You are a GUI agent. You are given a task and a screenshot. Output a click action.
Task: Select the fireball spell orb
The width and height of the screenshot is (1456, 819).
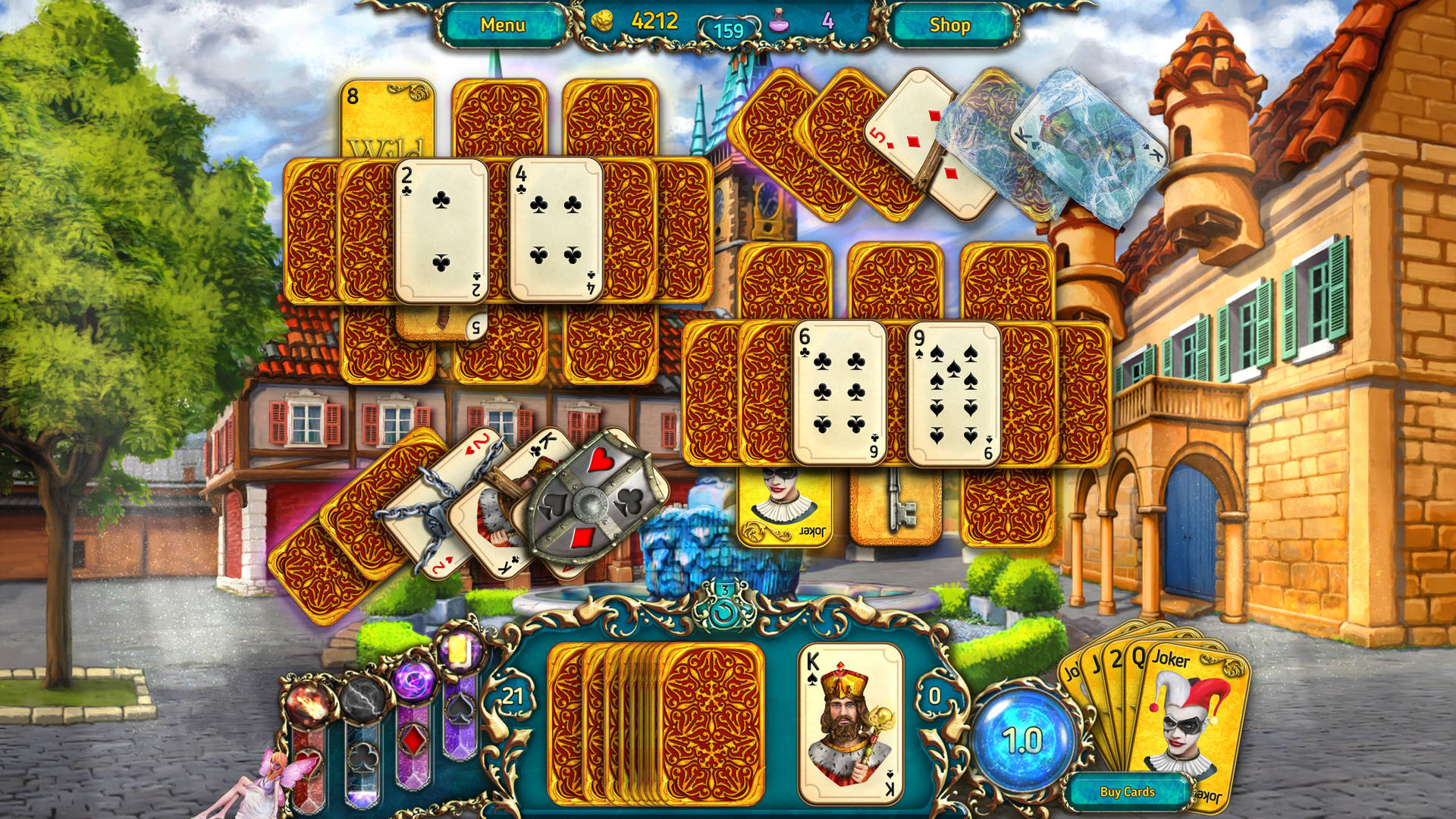[307, 705]
